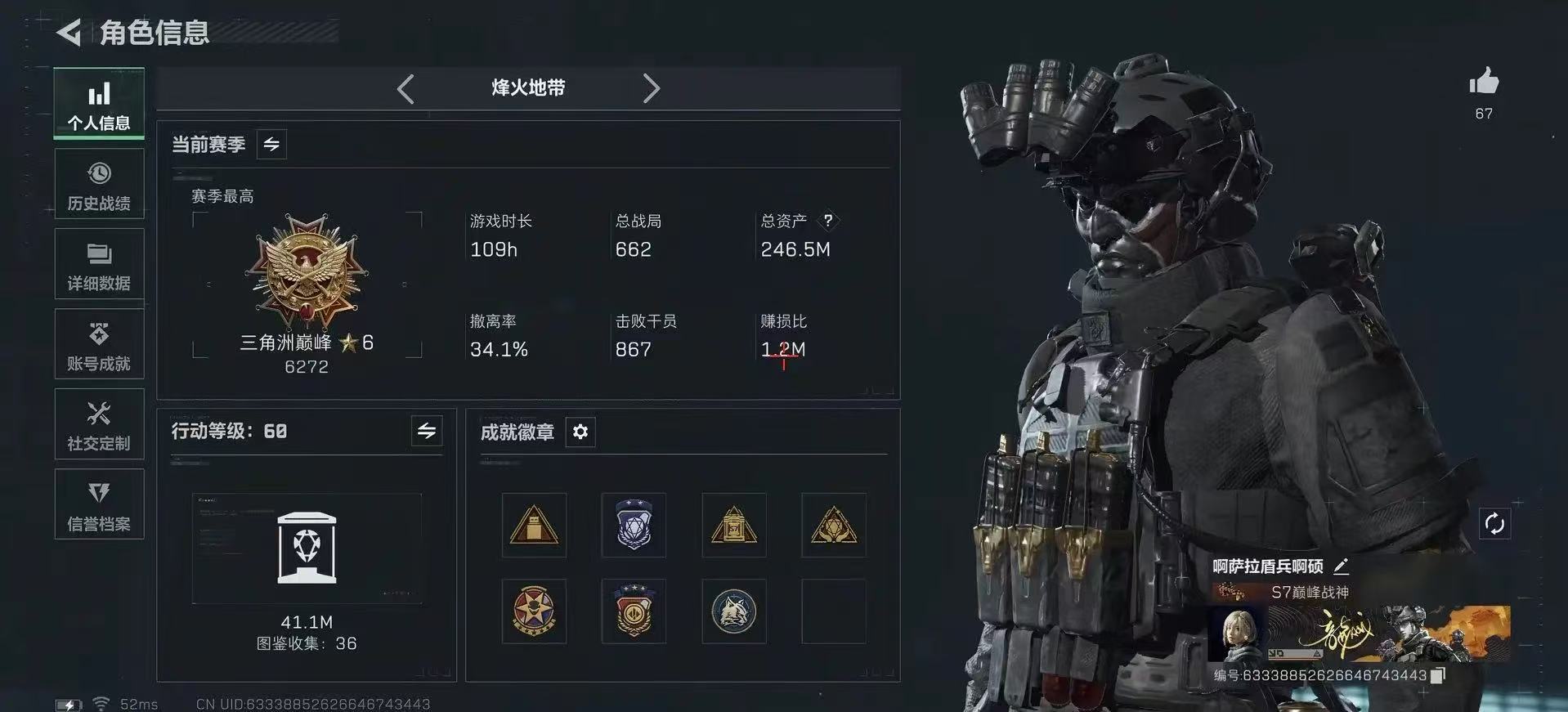Open the 详细数据 panel
Viewport: 1568px width, 712px height.
pyautogui.click(x=98, y=264)
